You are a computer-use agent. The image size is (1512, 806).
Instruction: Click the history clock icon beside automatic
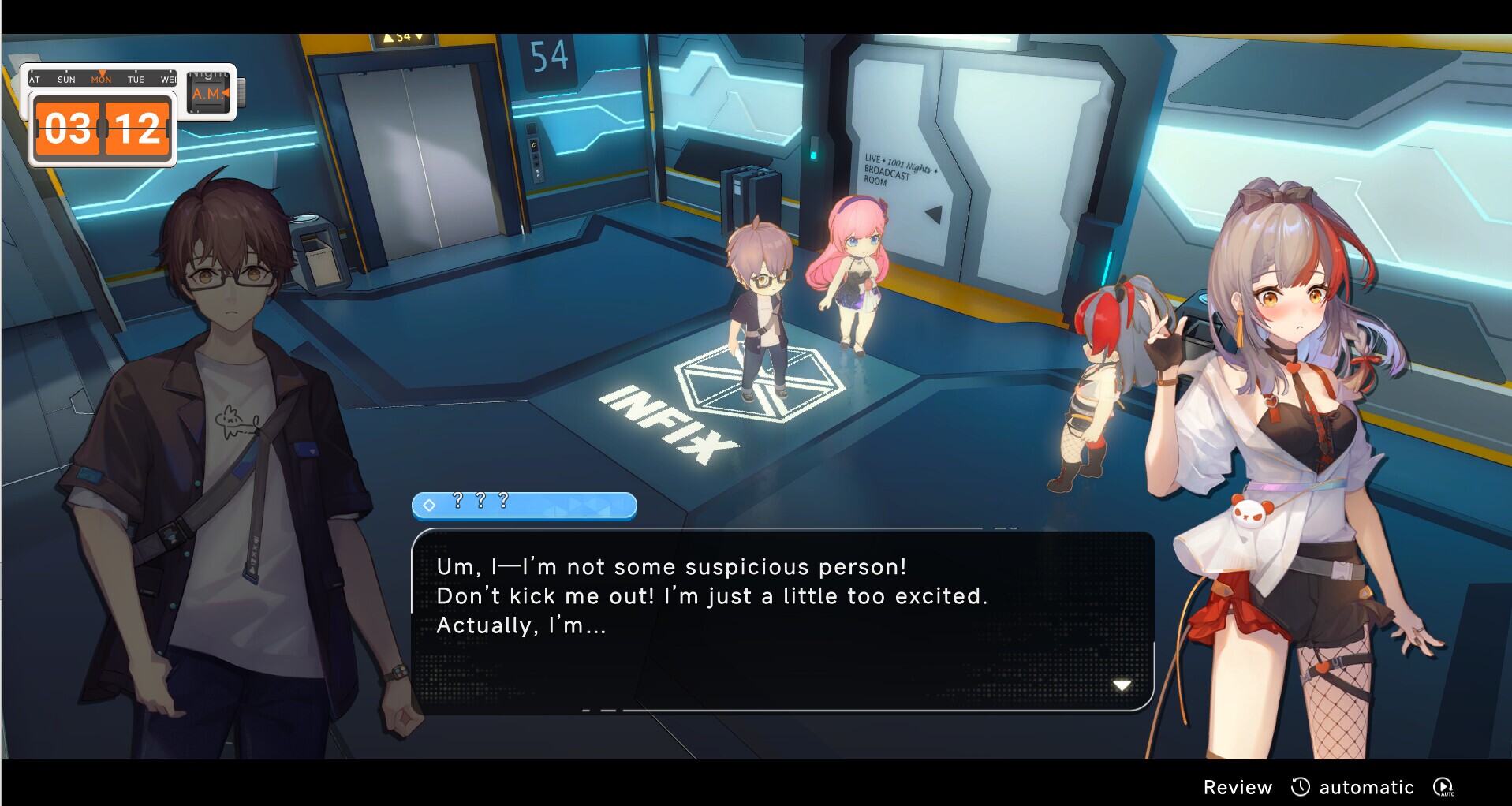click(1301, 786)
